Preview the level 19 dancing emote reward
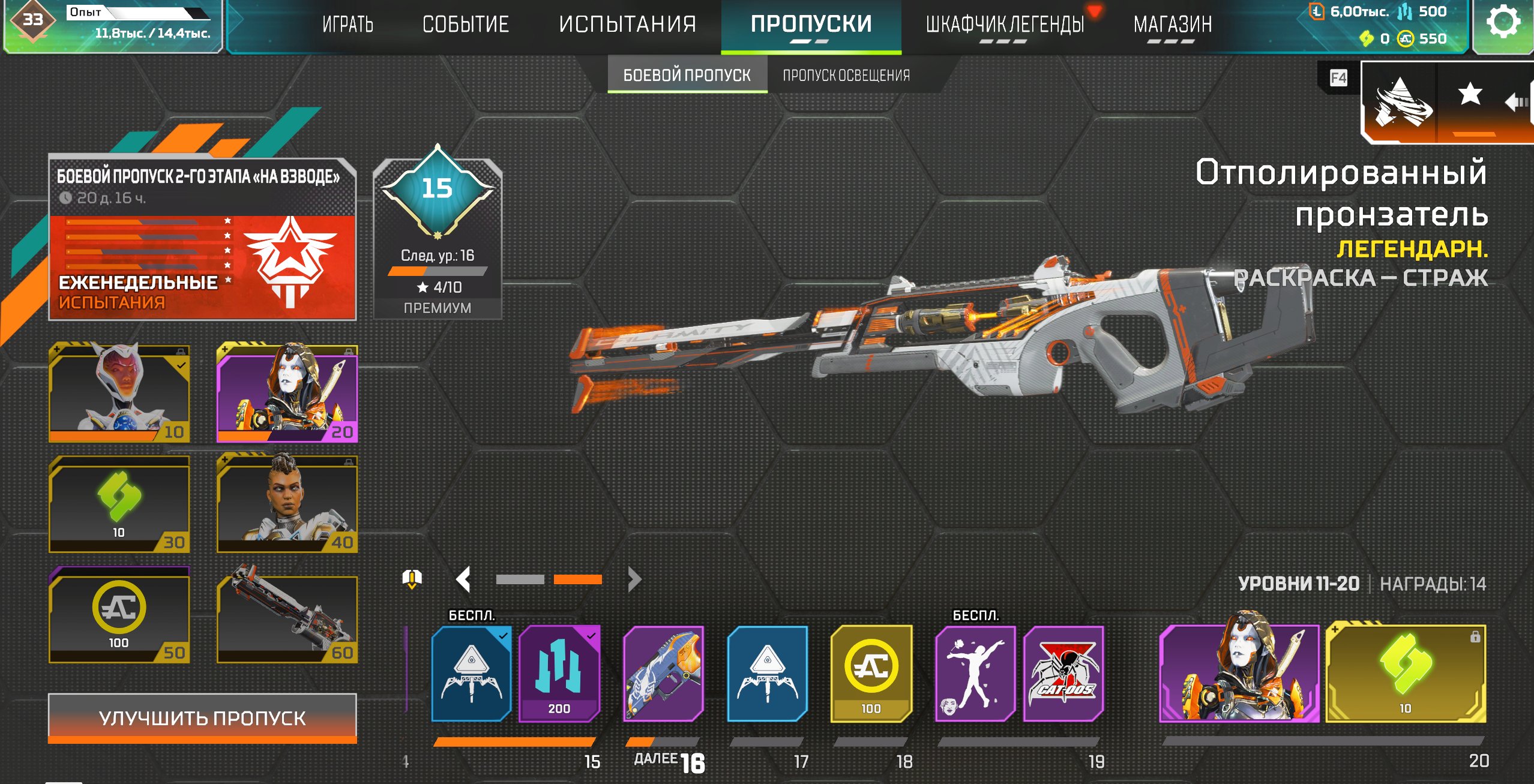The image size is (1534, 784). 975,674
